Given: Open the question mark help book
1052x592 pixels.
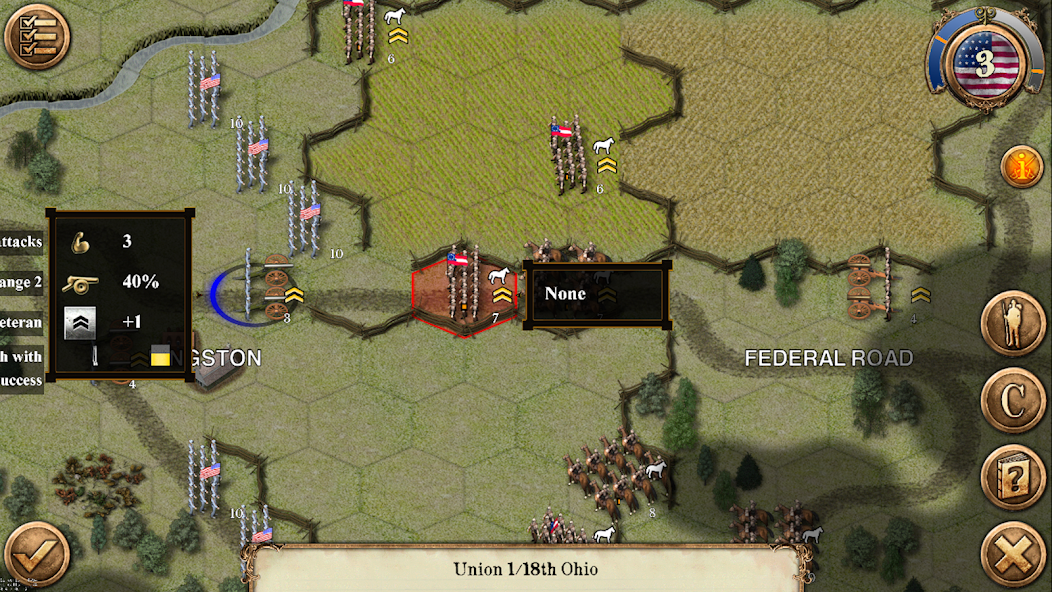Looking at the screenshot, I should click(x=1013, y=477).
